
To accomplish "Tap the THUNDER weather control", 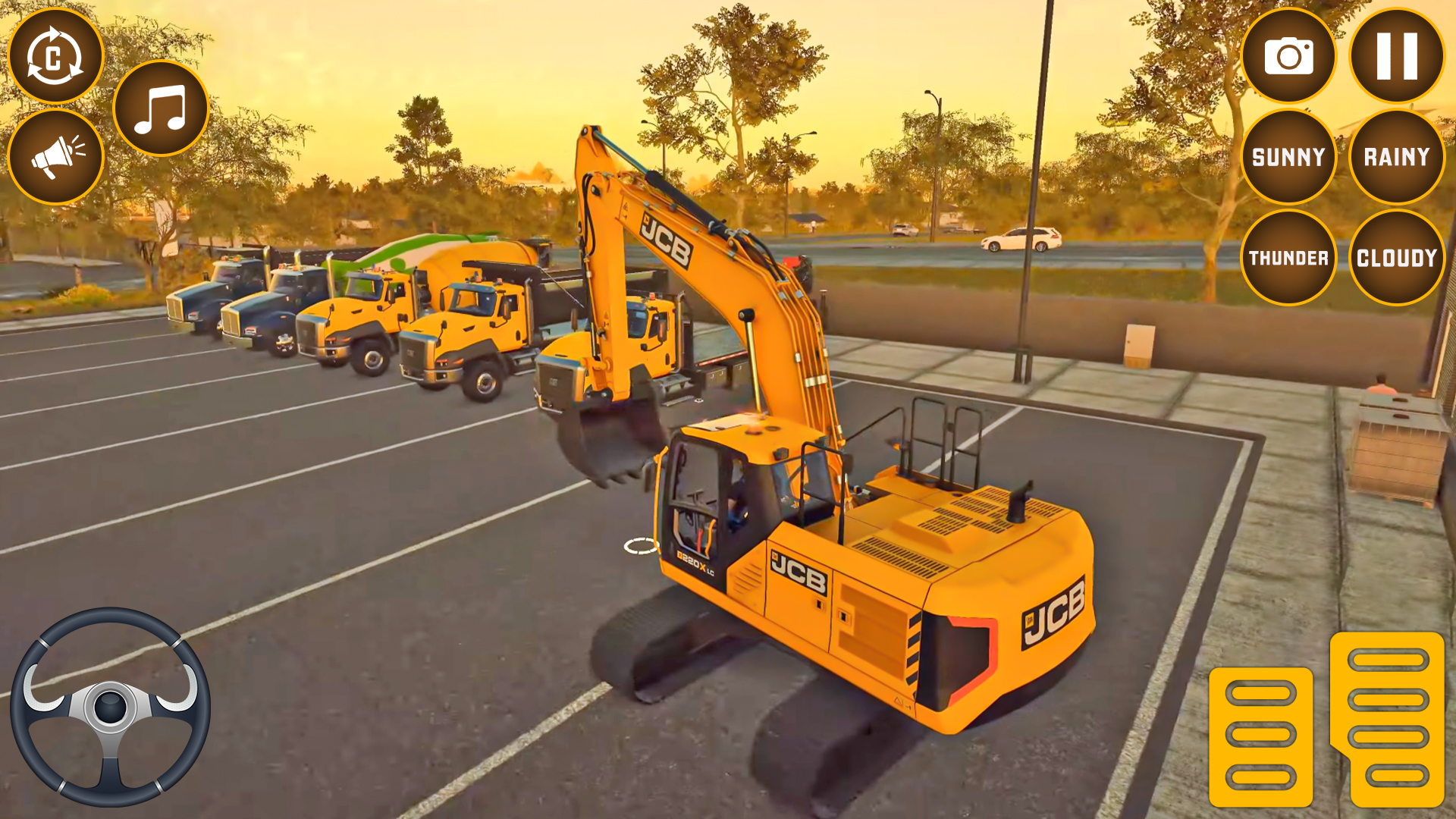I will pyautogui.click(x=1288, y=258).
